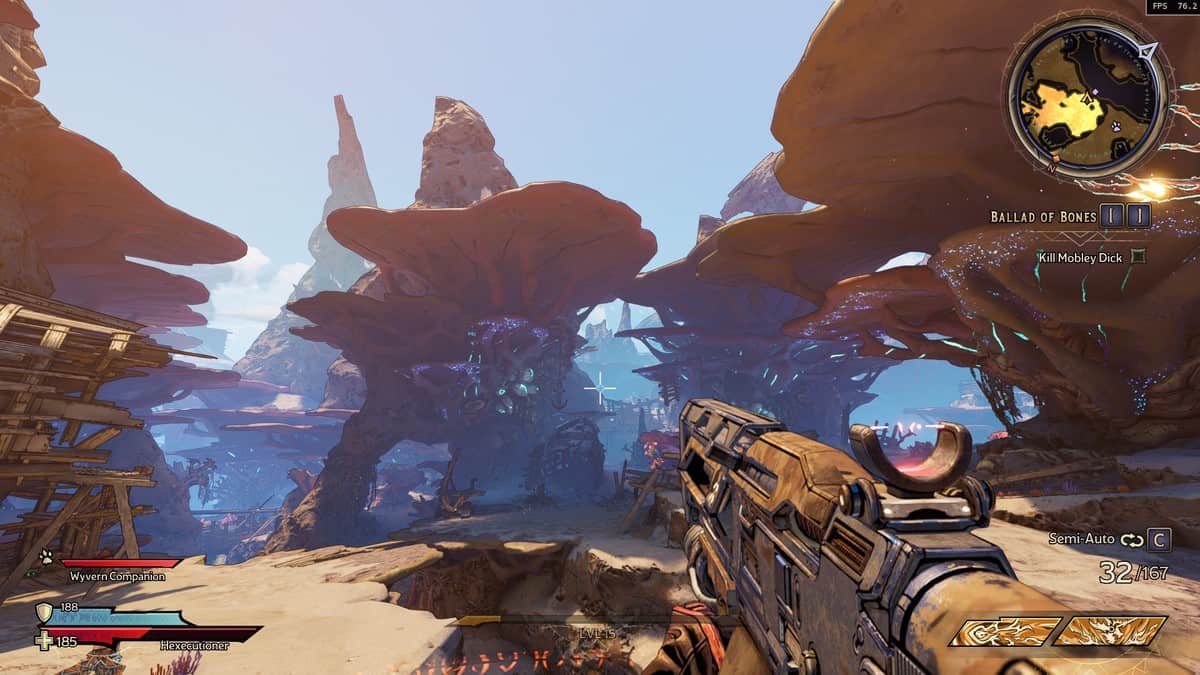Toggle the Semi-Auto fire mode swap icon
This screenshot has width=1200, height=675.
tap(1131, 540)
